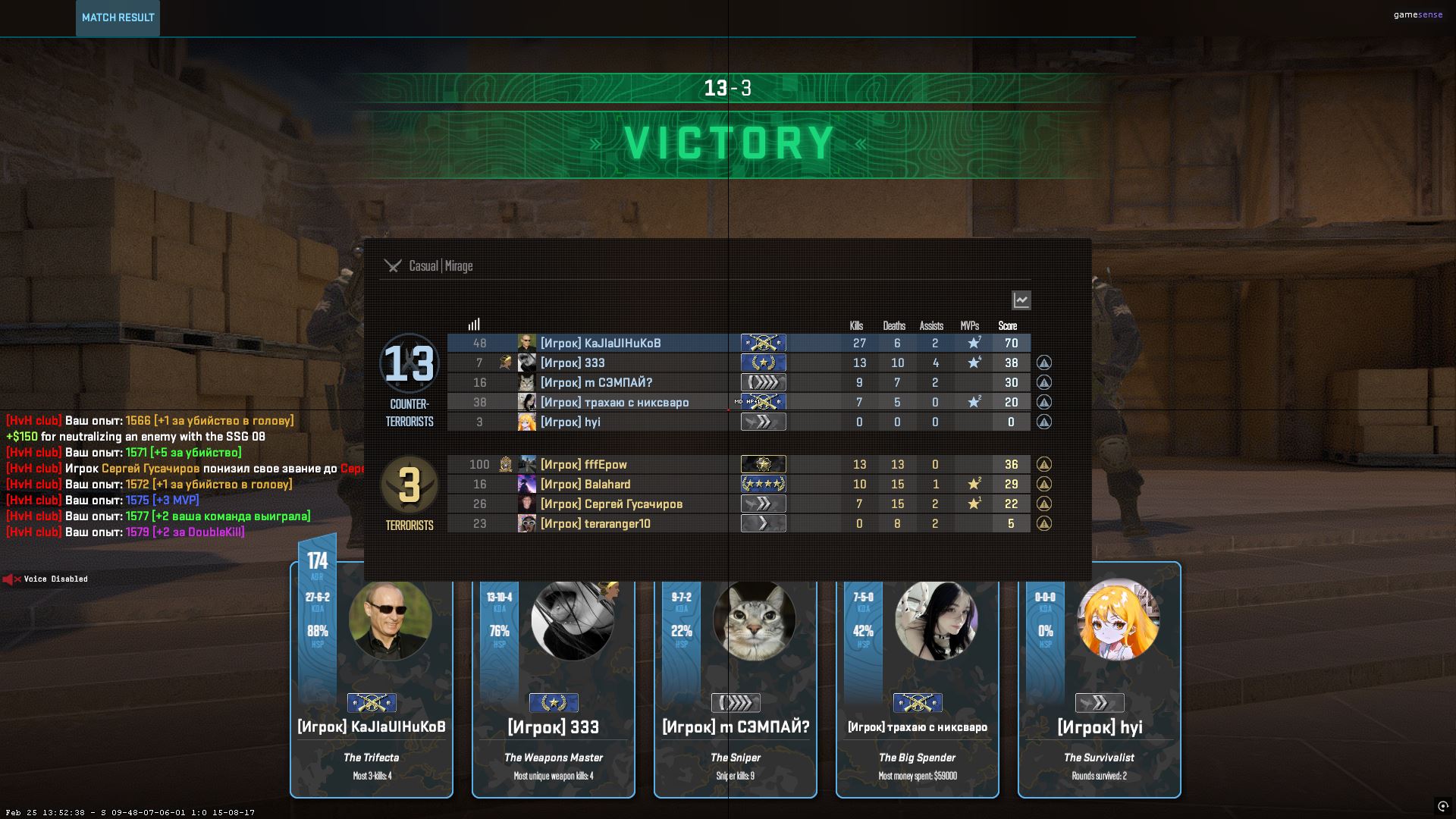
Task: Pick Сергей Гусачиров's scoreboard row
Action: click(x=610, y=504)
